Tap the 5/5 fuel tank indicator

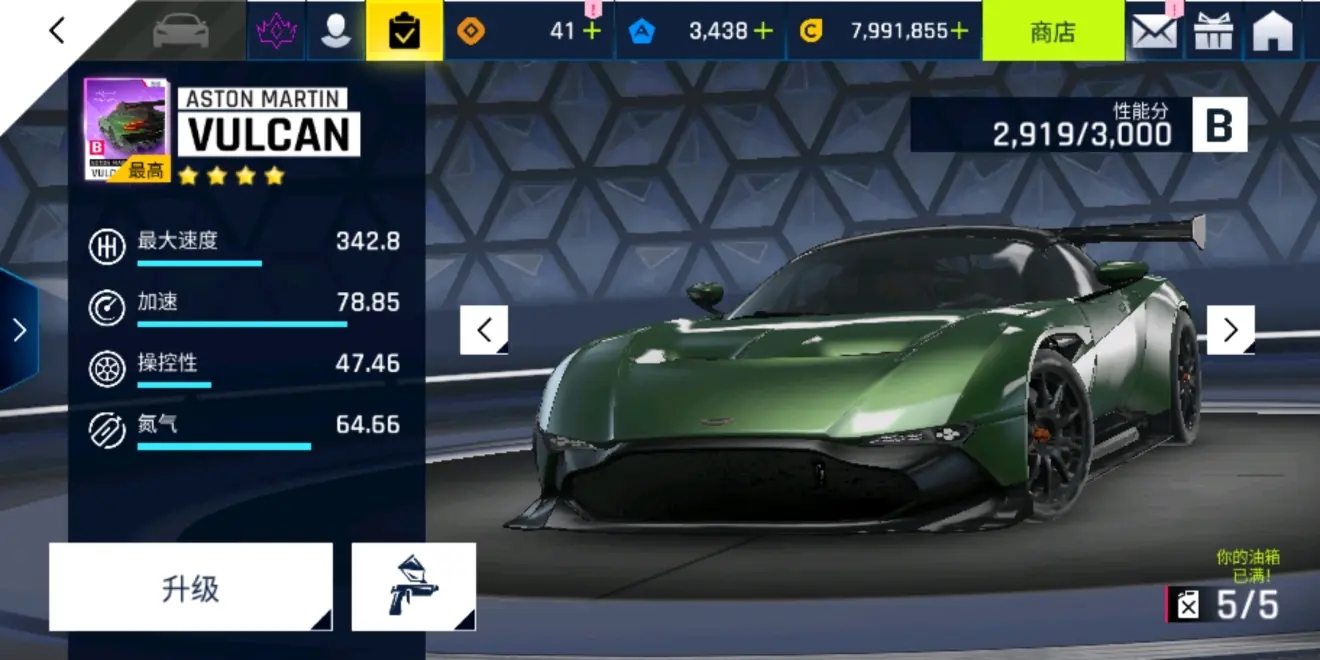[1224, 604]
